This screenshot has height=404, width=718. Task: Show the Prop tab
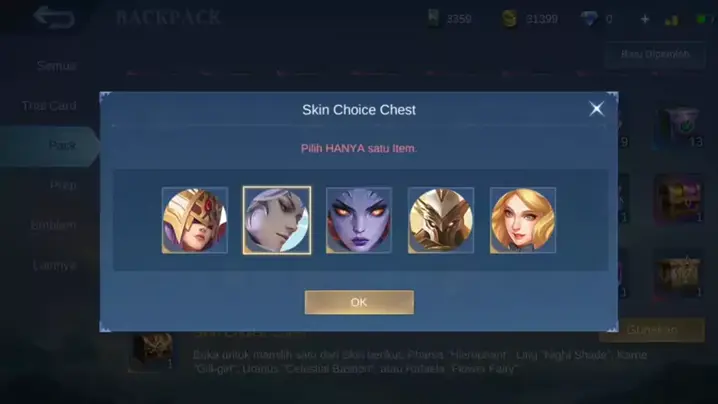[x=62, y=185]
